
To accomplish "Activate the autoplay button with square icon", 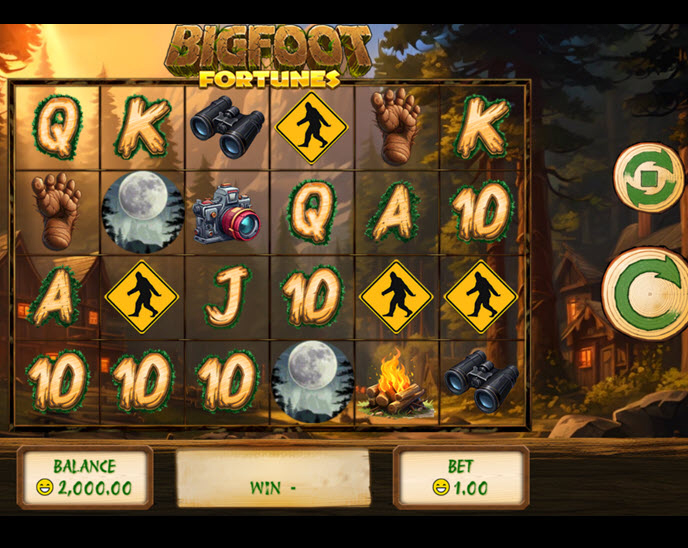I will [647, 178].
